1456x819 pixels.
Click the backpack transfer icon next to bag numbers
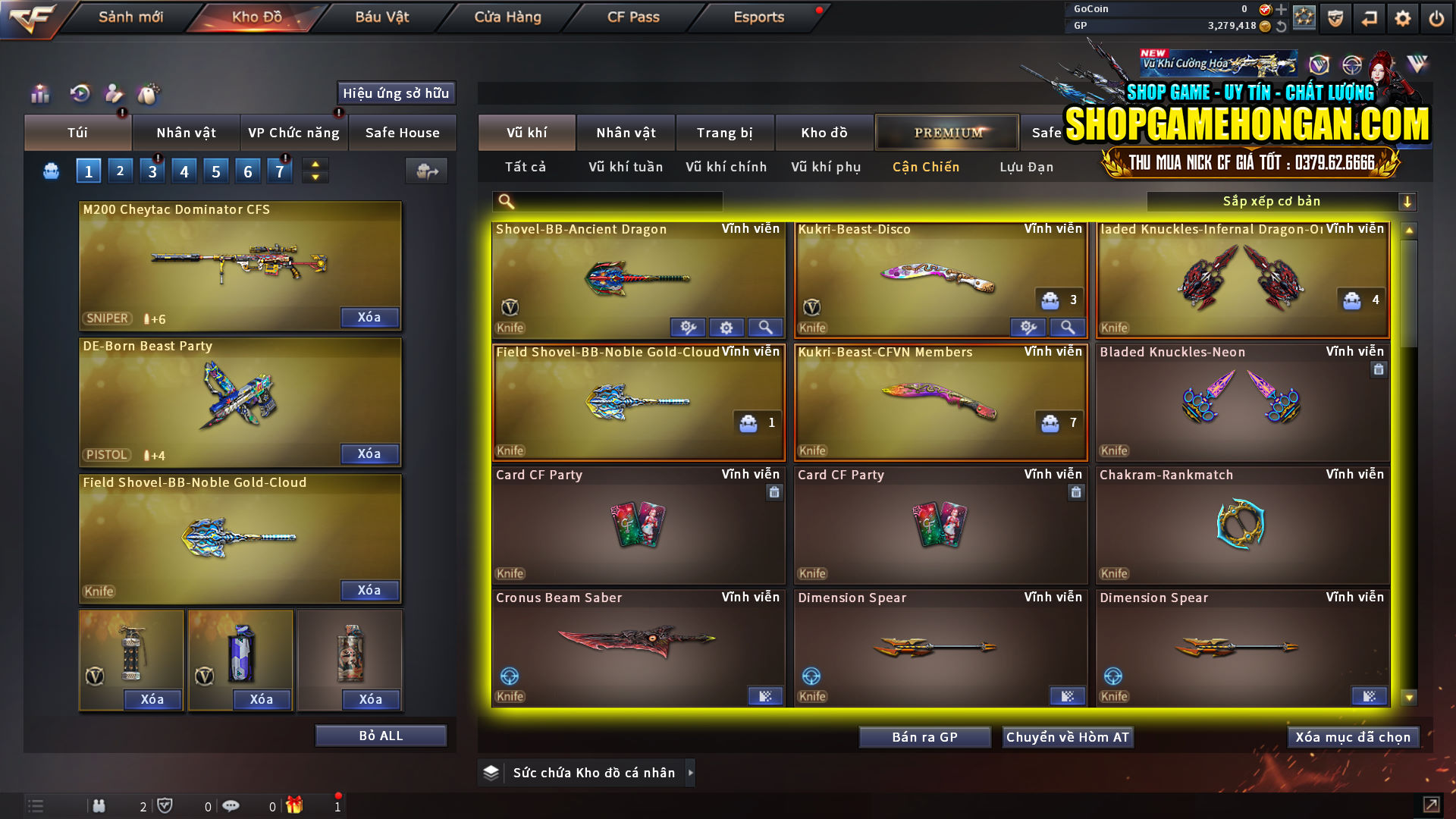[x=426, y=171]
